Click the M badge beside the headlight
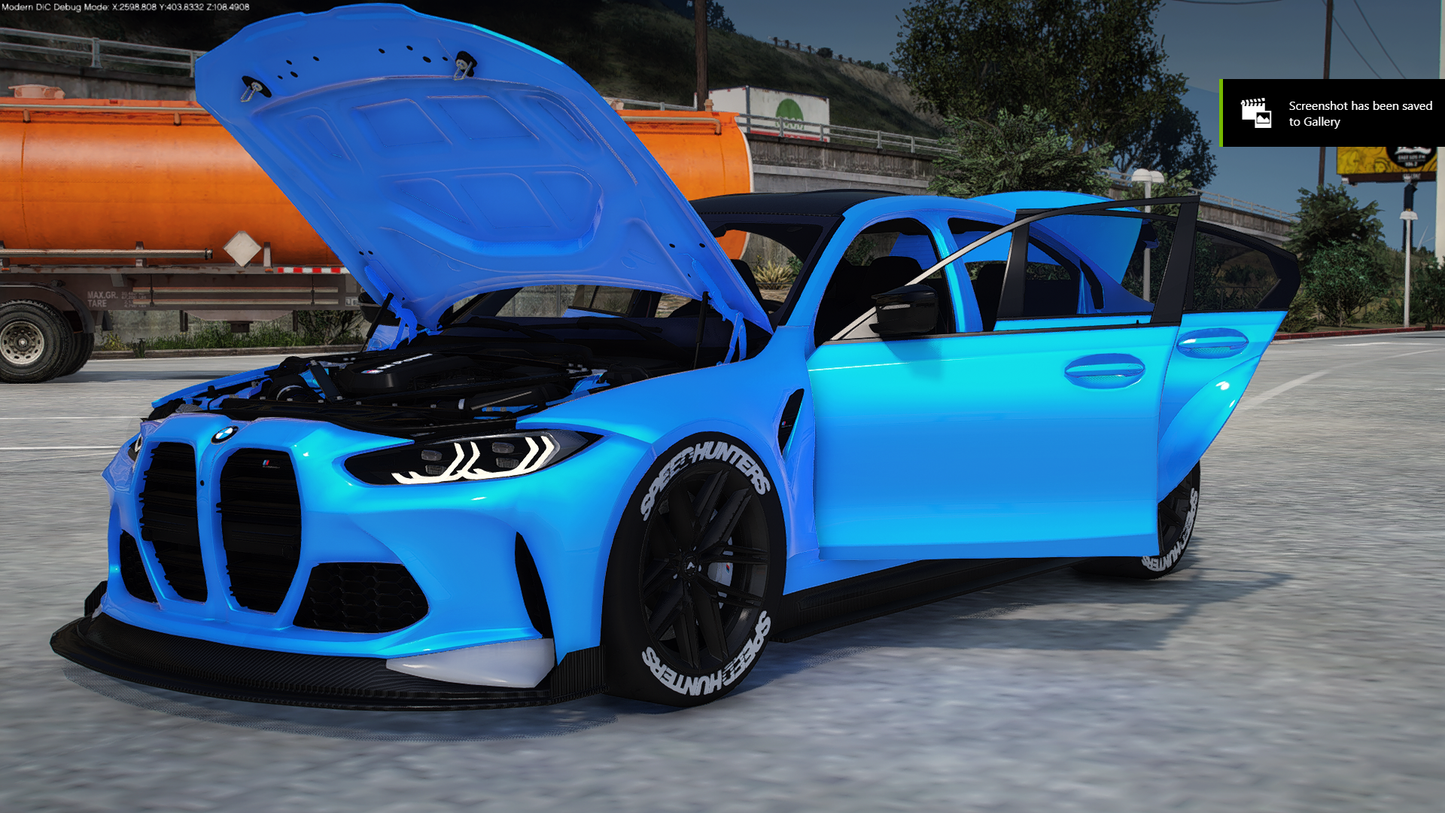The width and height of the screenshot is (1445, 813). pyautogui.click(x=265, y=460)
